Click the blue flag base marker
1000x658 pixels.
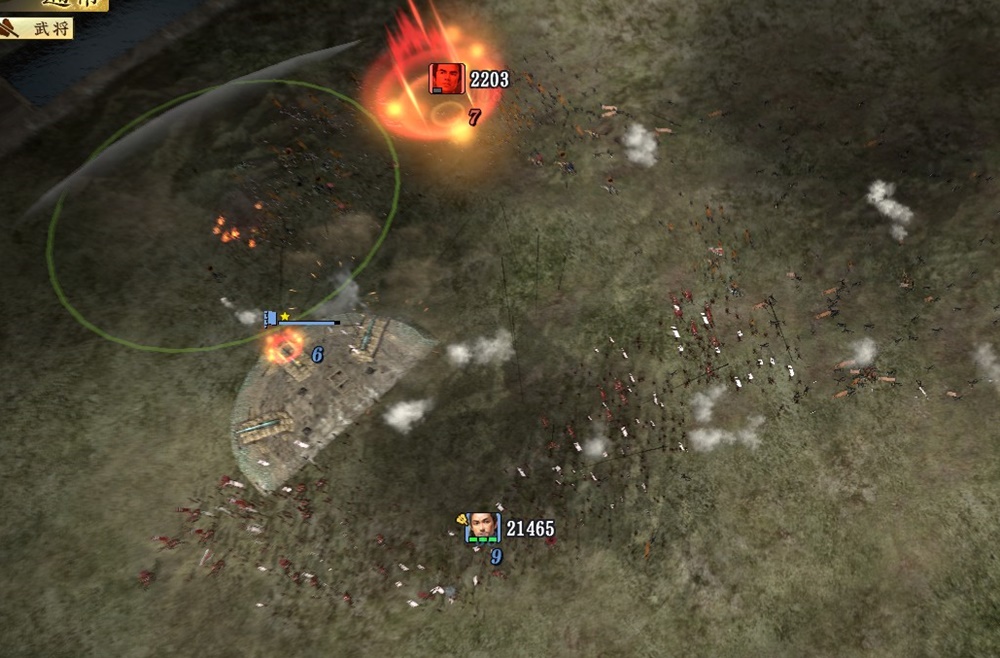[x=271, y=318]
